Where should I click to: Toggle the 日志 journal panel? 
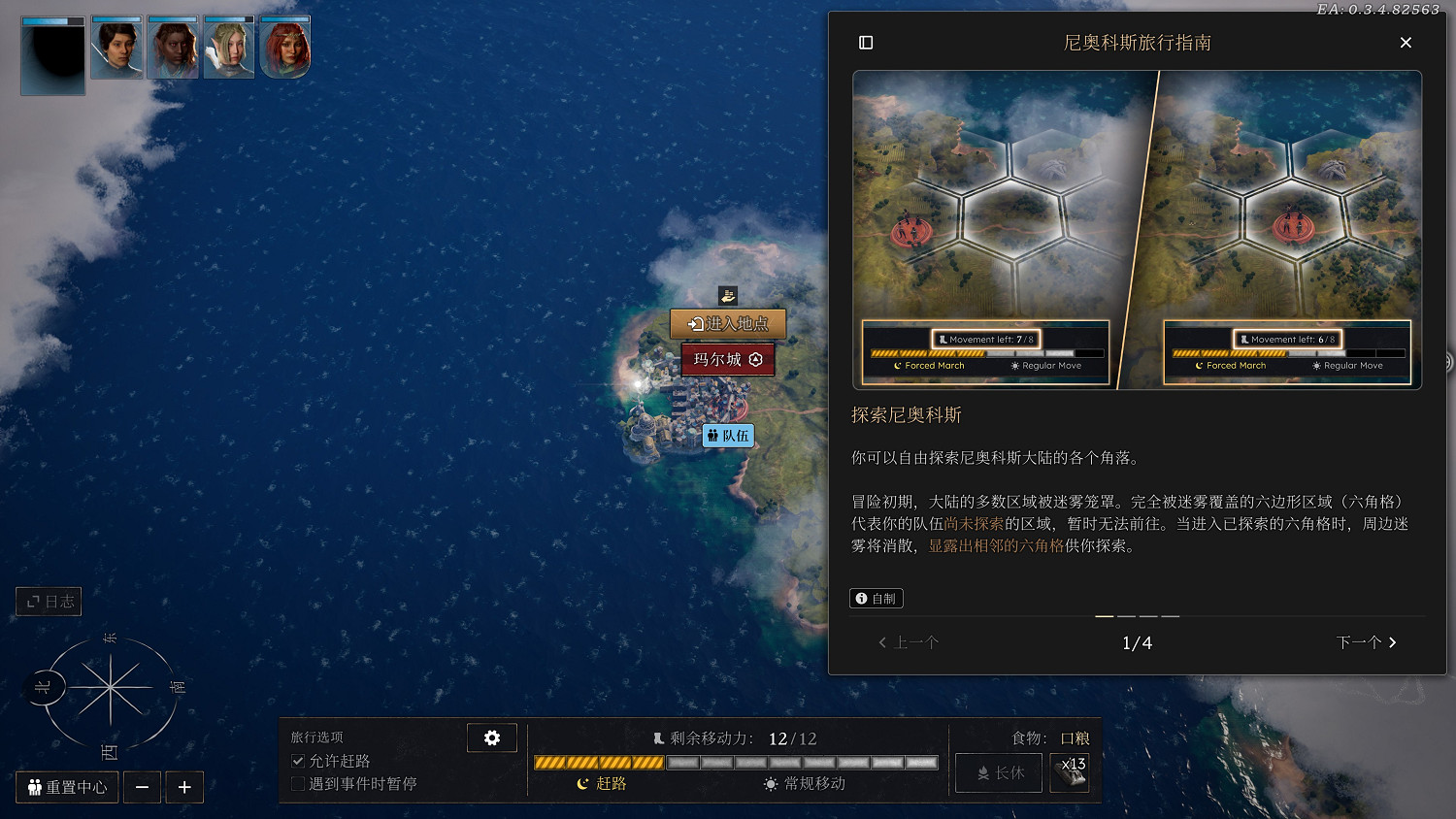pos(49,601)
